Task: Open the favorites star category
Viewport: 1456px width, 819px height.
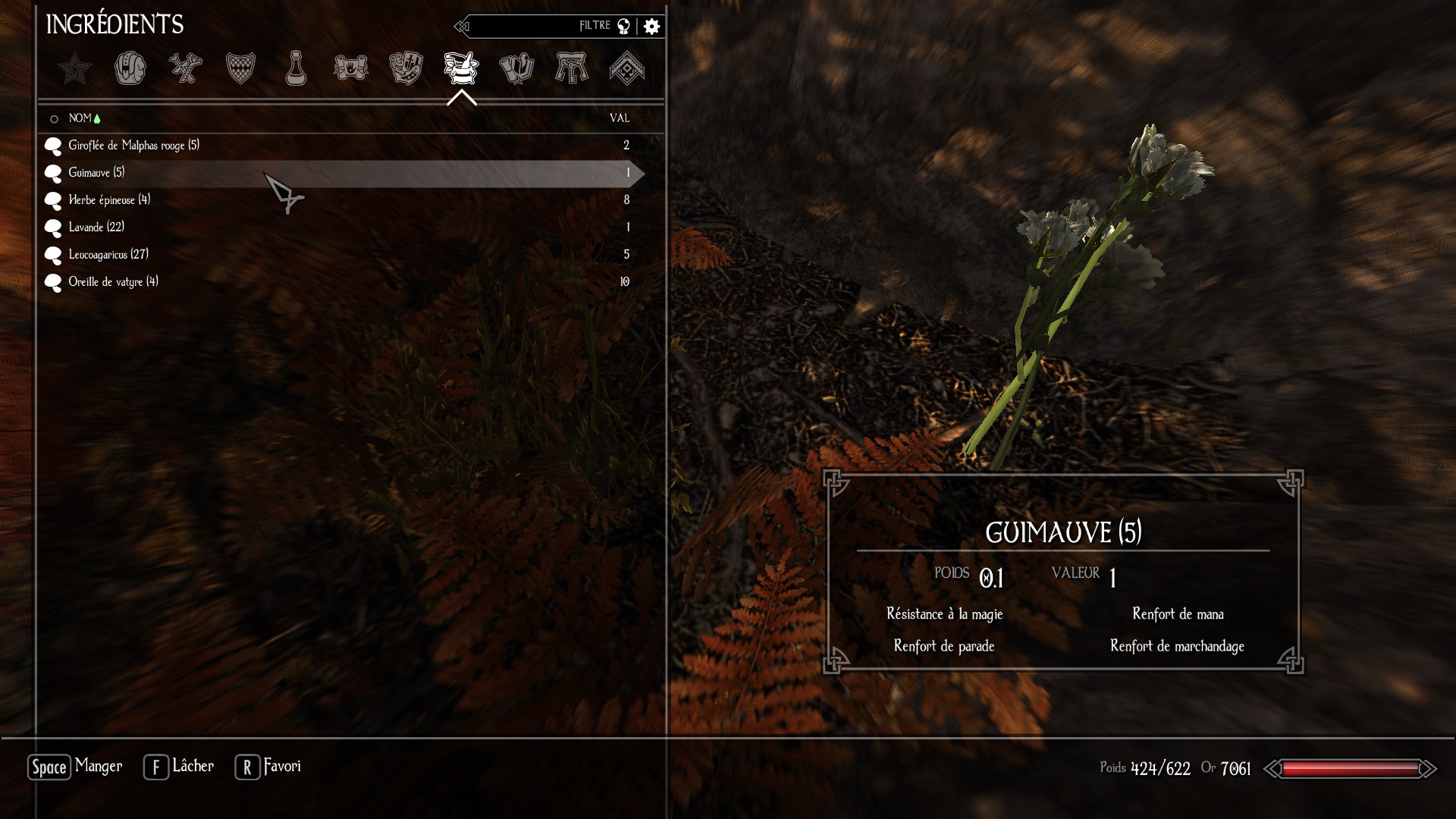Action: click(x=74, y=69)
